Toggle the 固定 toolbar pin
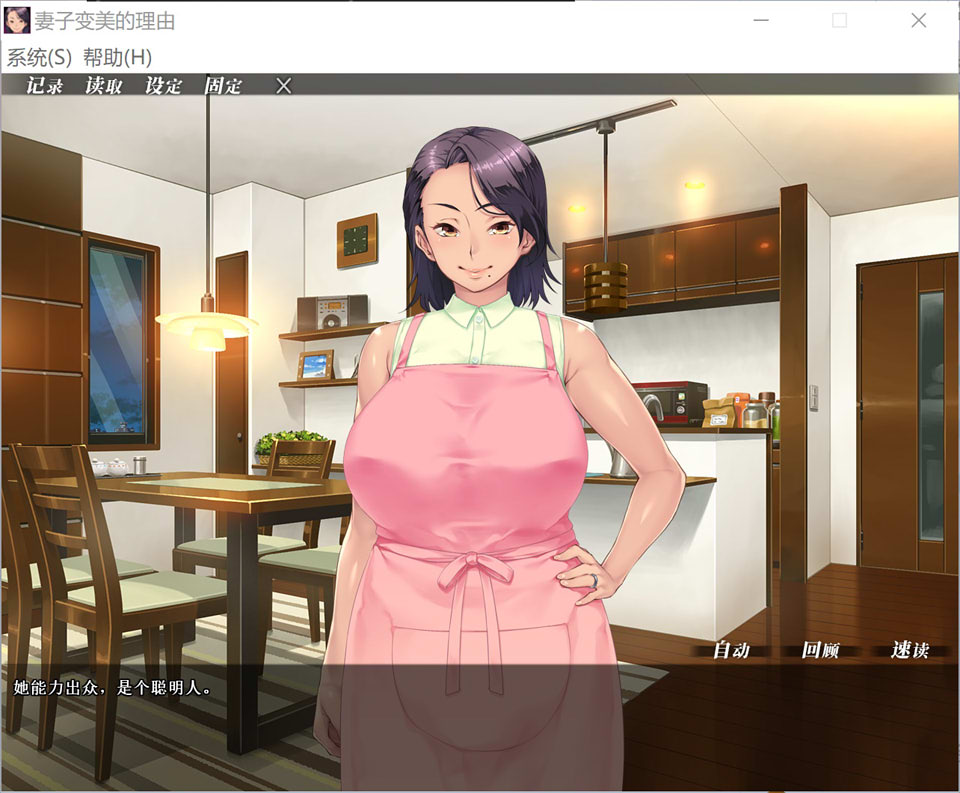960x793 pixels. pos(223,86)
